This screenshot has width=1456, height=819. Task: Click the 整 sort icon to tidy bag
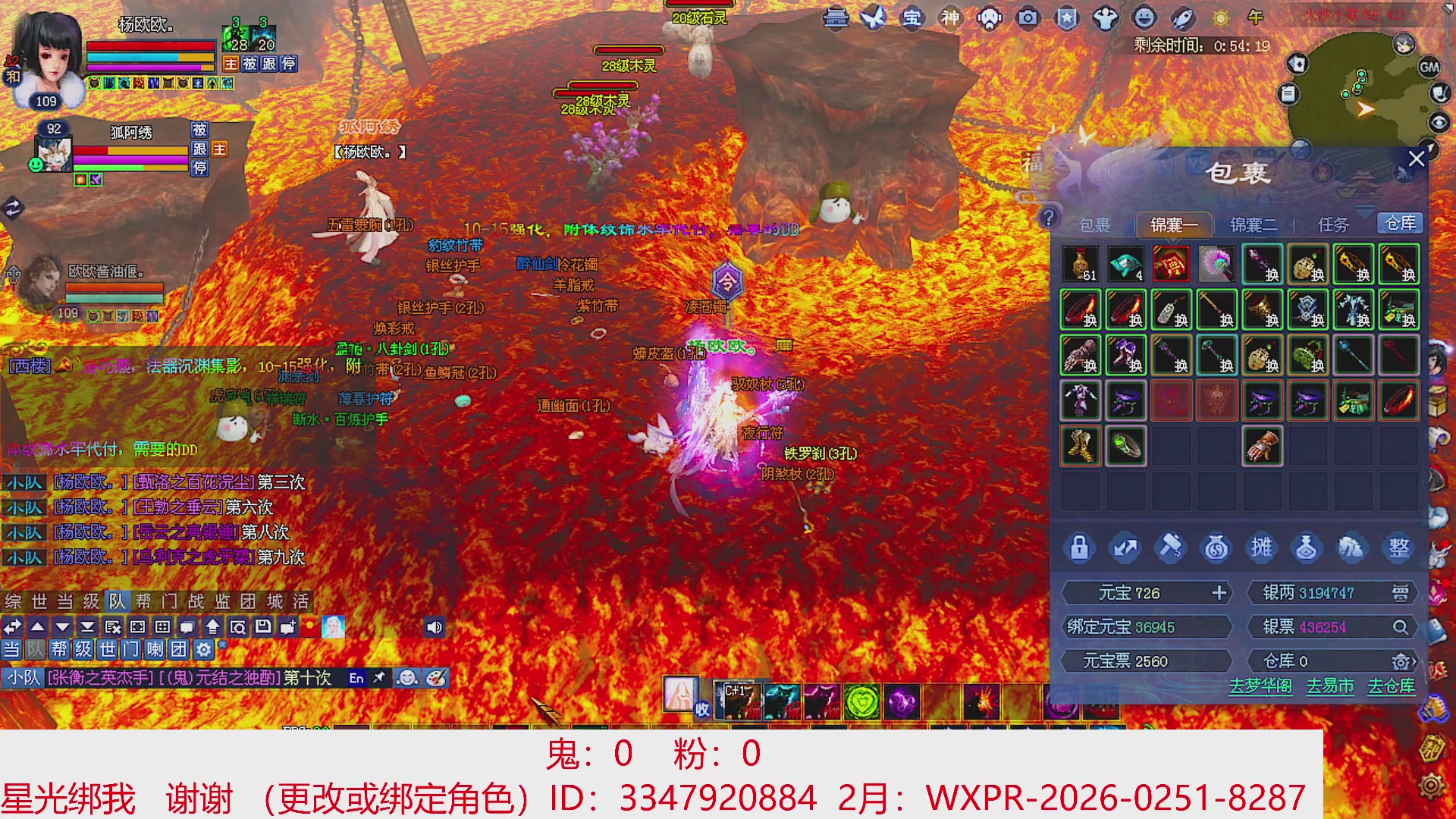pyautogui.click(x=1400, y=548)
